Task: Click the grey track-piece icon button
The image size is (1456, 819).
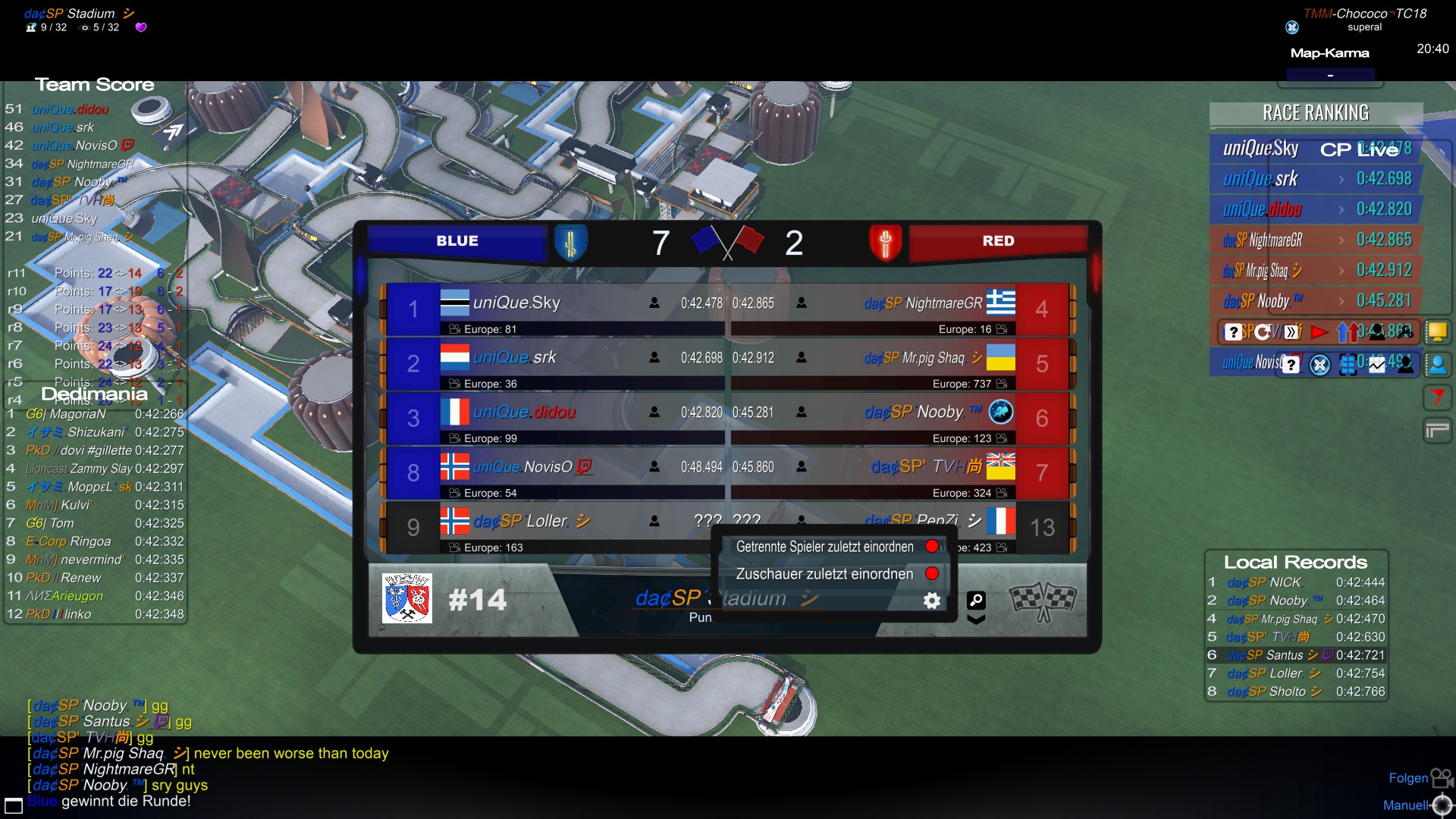Action: [x=1437, y=431]
